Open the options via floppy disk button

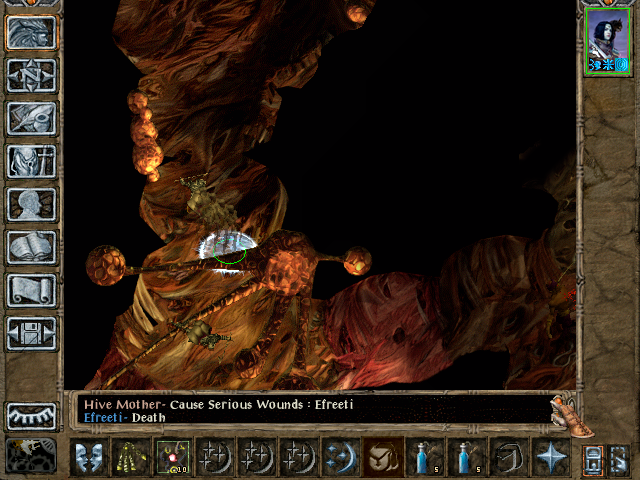click(x=31, y=333)
